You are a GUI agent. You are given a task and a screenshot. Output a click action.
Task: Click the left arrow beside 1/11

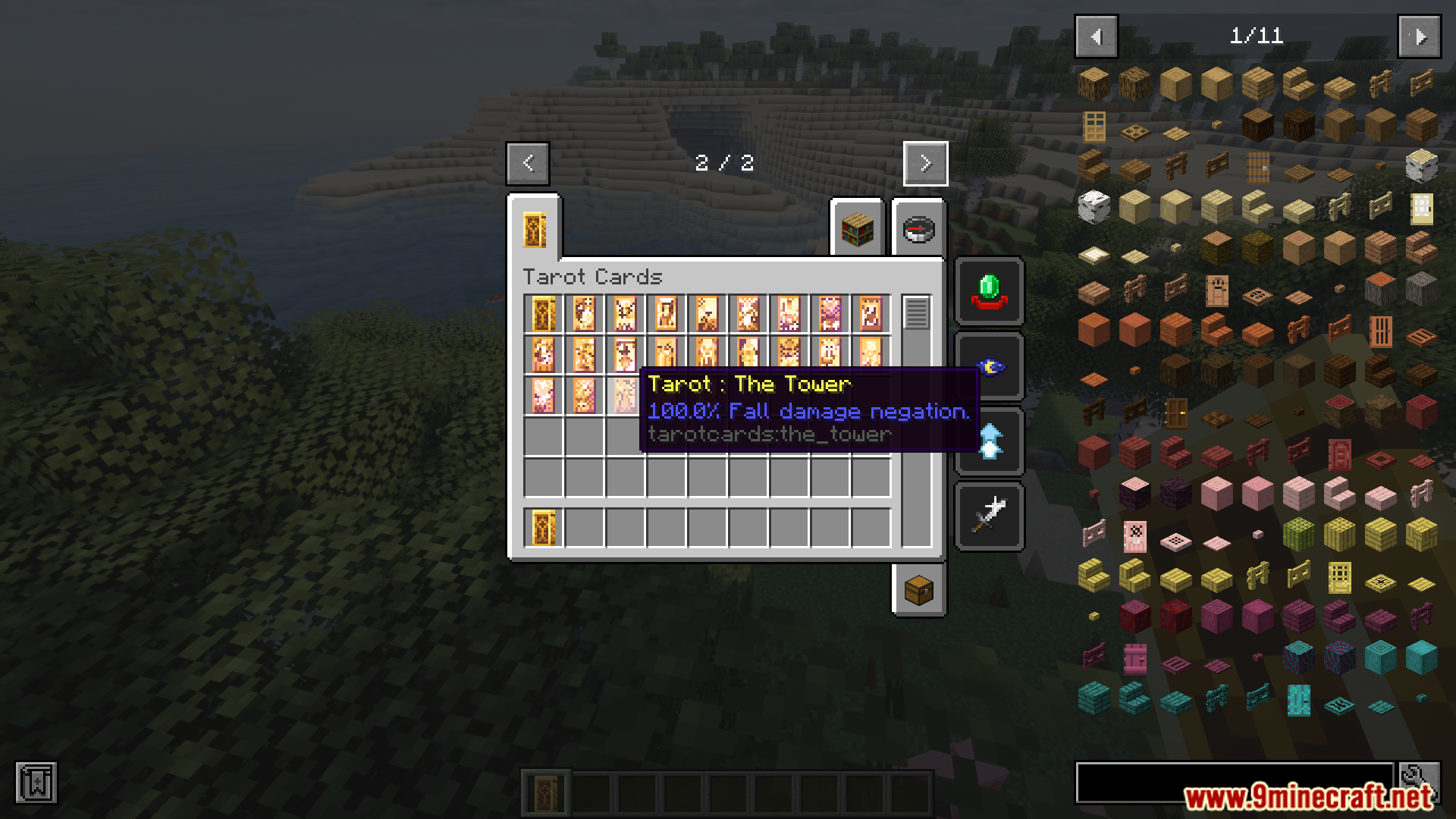point(1095,36)
